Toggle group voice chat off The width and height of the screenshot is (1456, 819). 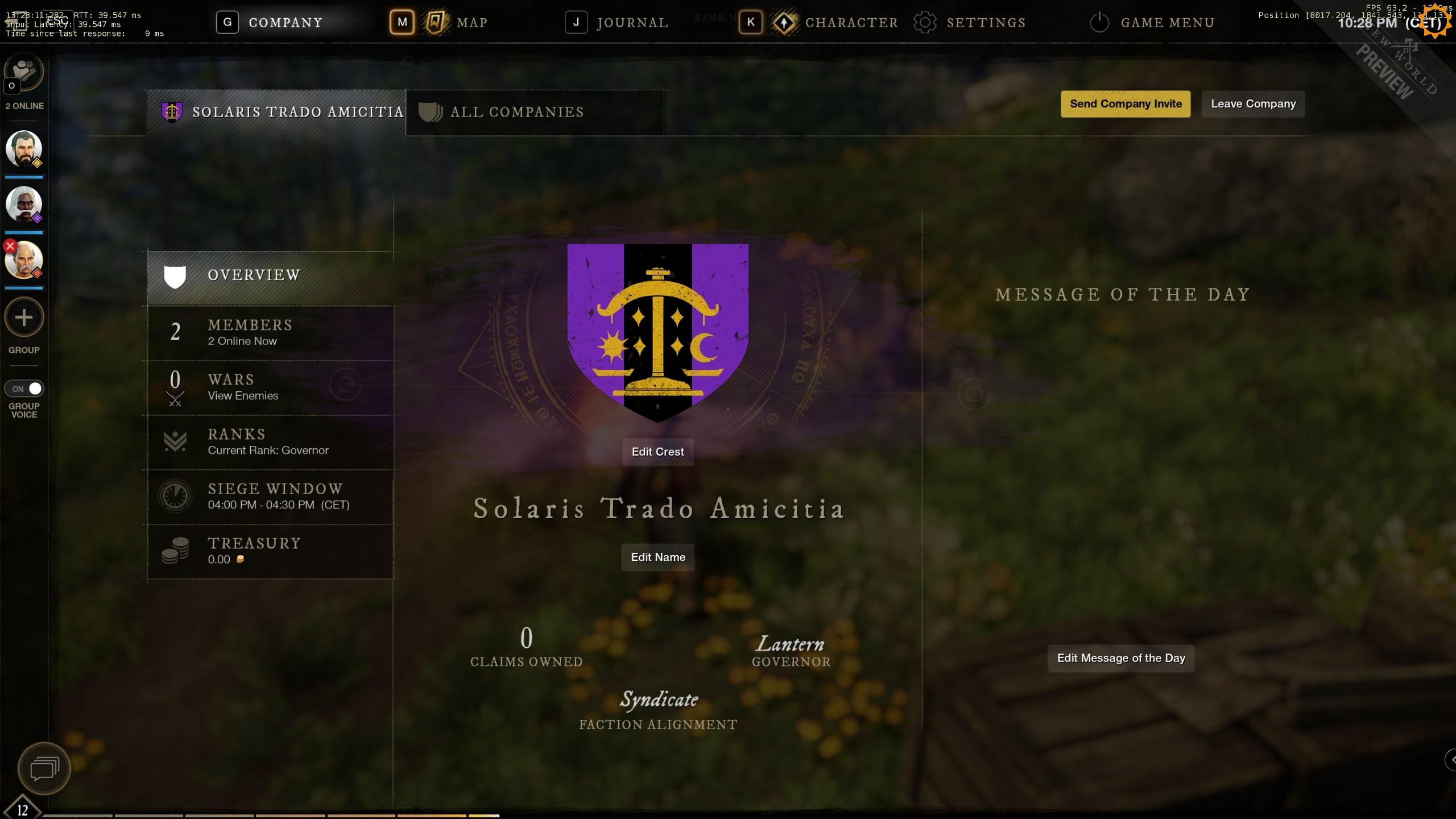pyautogui.click(x=24, y=388)
